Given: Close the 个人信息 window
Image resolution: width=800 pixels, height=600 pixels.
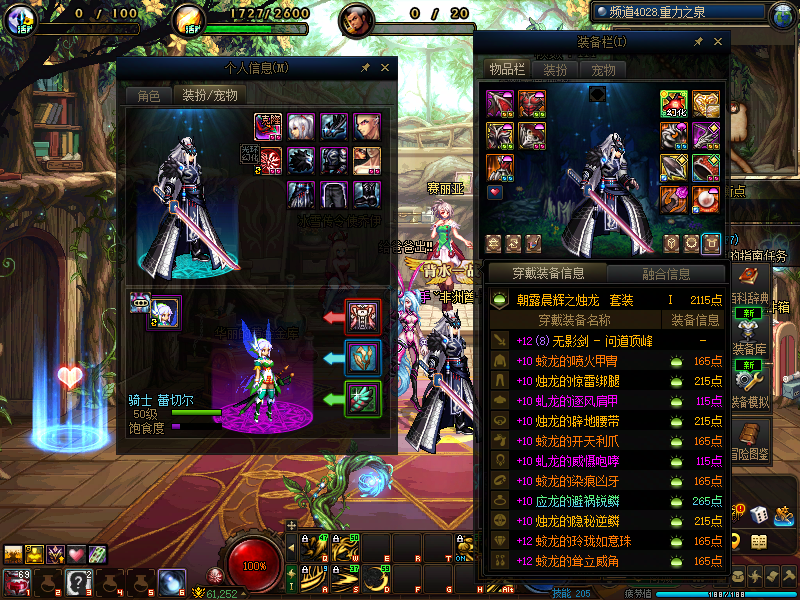Looking at the screenshot, I should coord(385,68).
